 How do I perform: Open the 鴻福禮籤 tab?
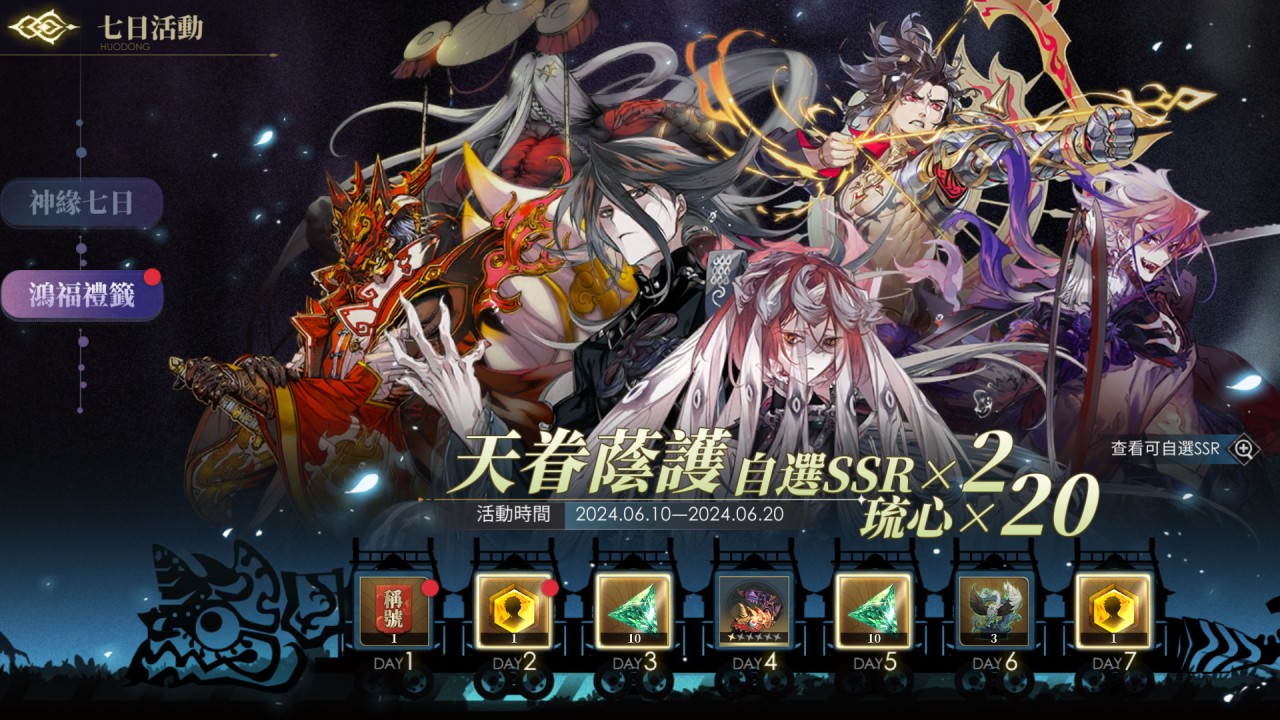tap(81, 296)
